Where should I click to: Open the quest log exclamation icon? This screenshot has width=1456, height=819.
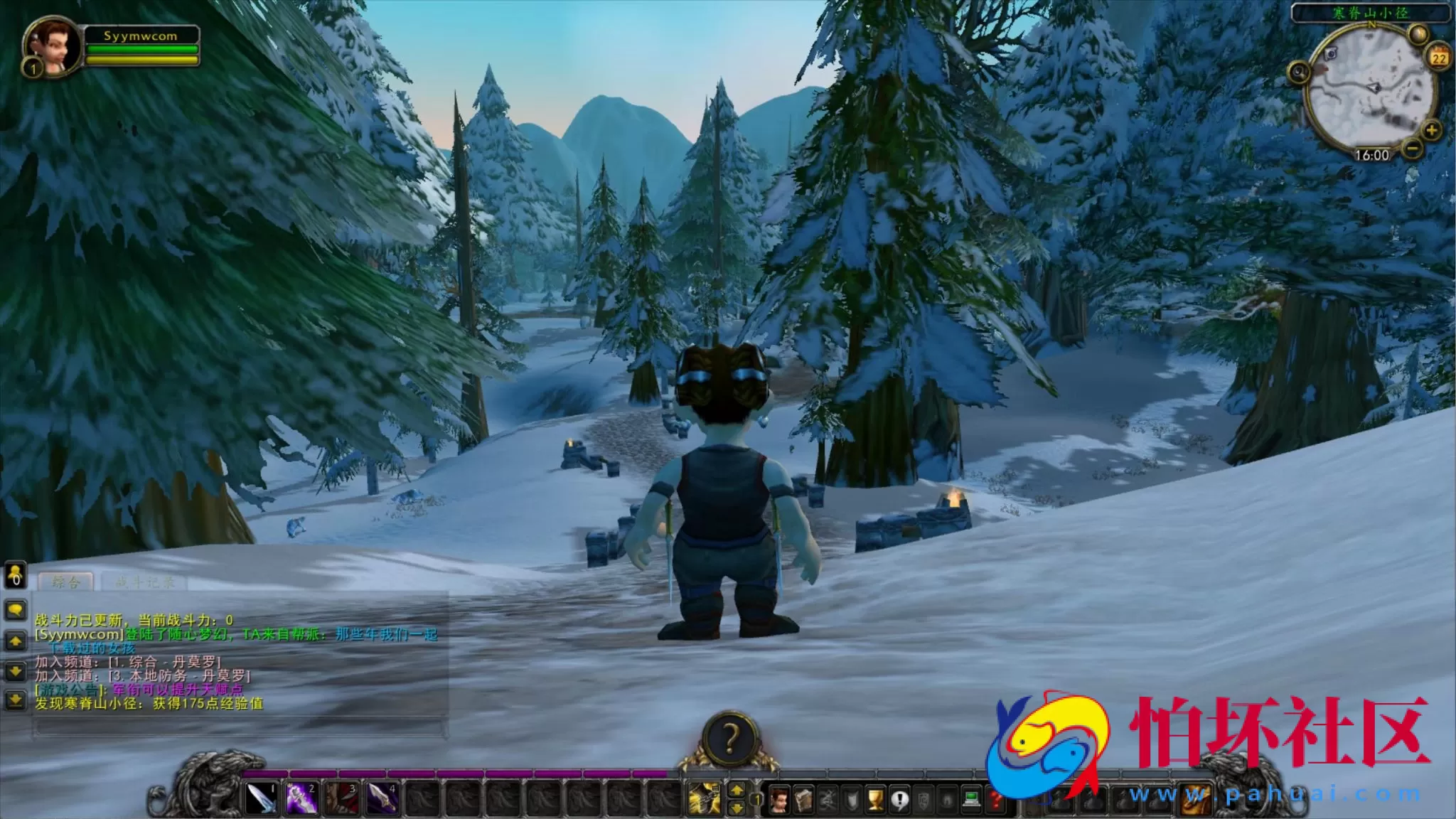pos(899,800)
